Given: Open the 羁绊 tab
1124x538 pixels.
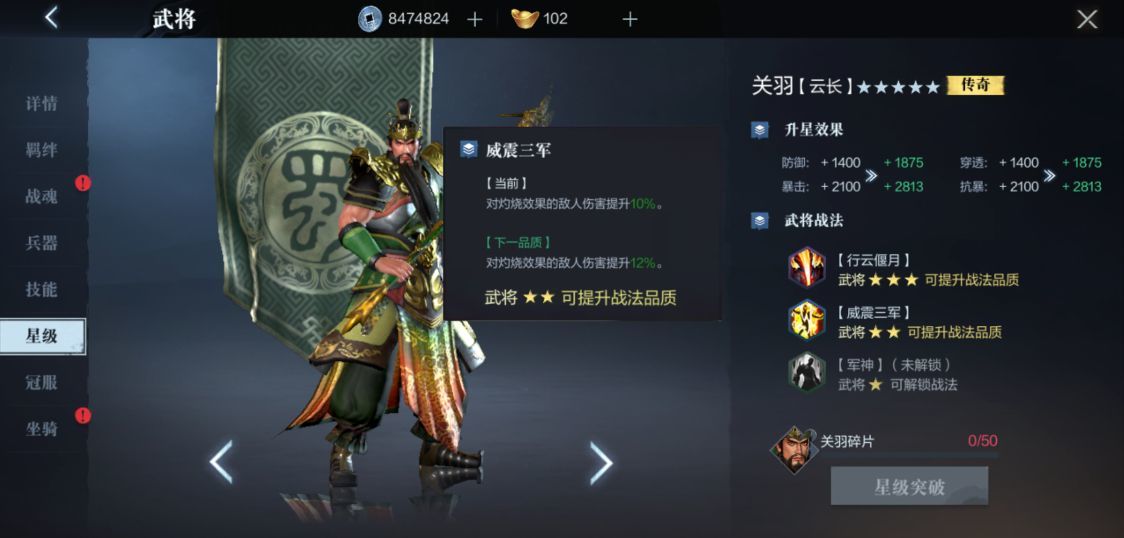Looking at the screenshot, I should pos(42,150).
